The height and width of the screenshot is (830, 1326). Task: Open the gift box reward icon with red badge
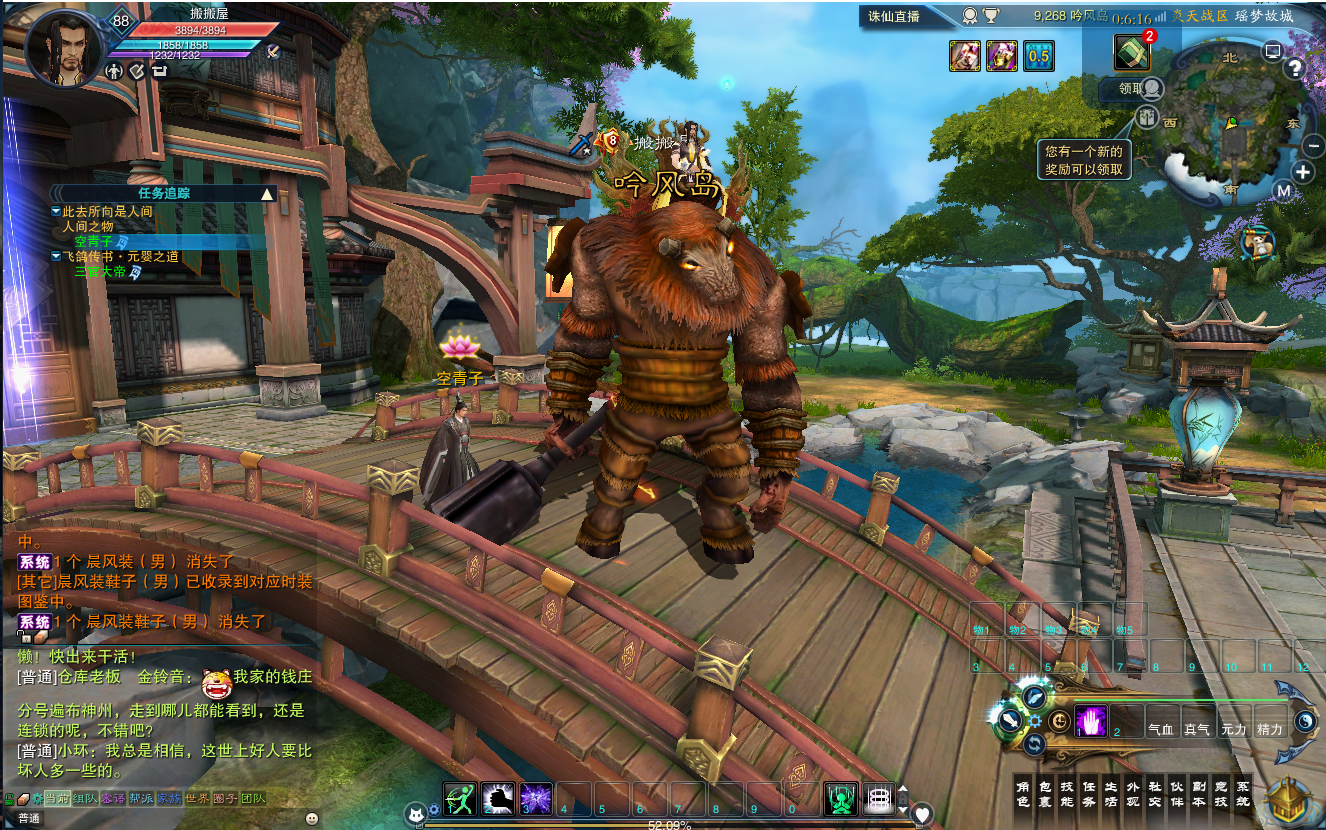click(x=1132, y=50)
